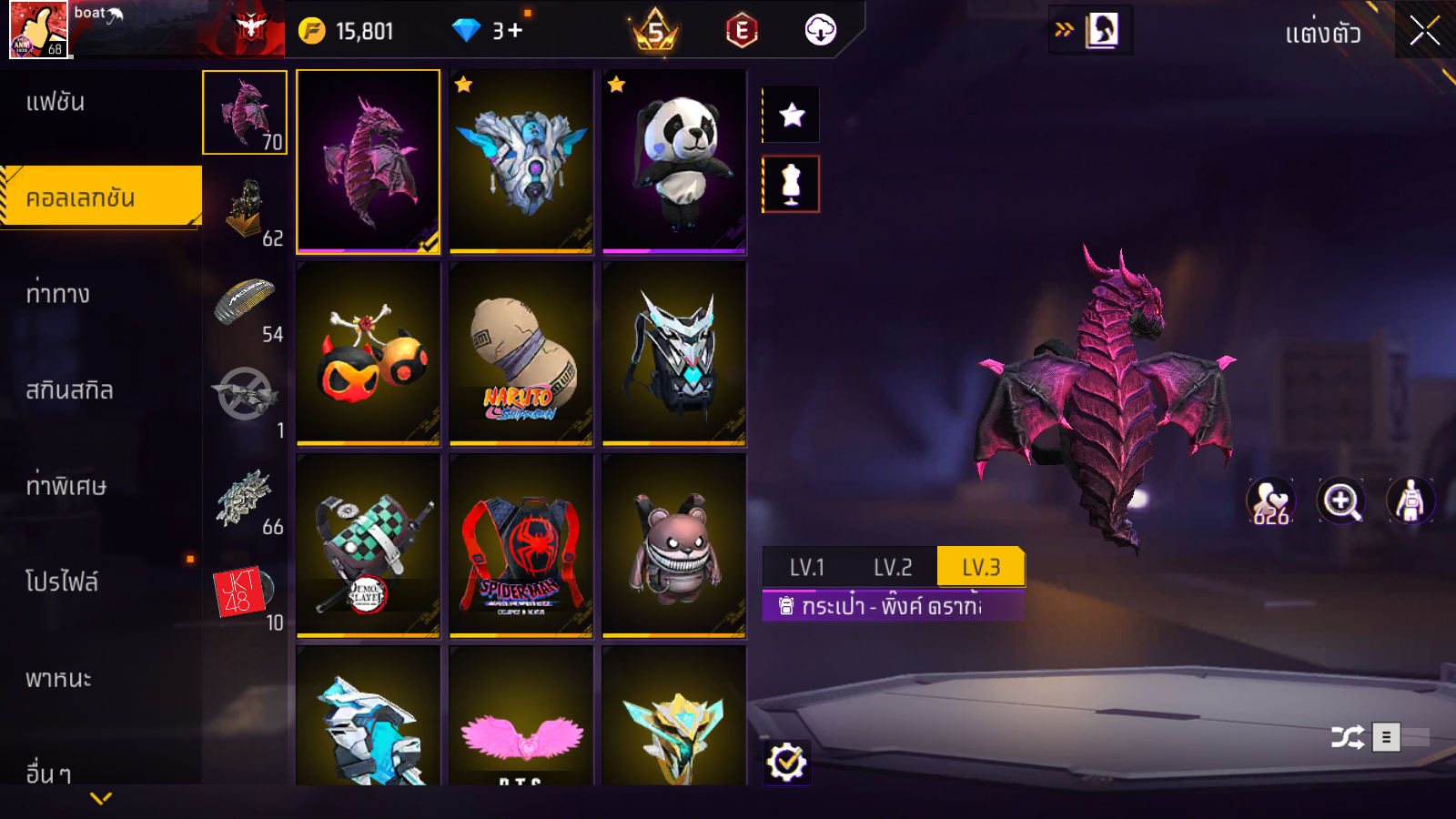The width and height of the screenshot is (1456, 819).
Task: Show favorites with the star filter
Action: [x=792, y=115]
